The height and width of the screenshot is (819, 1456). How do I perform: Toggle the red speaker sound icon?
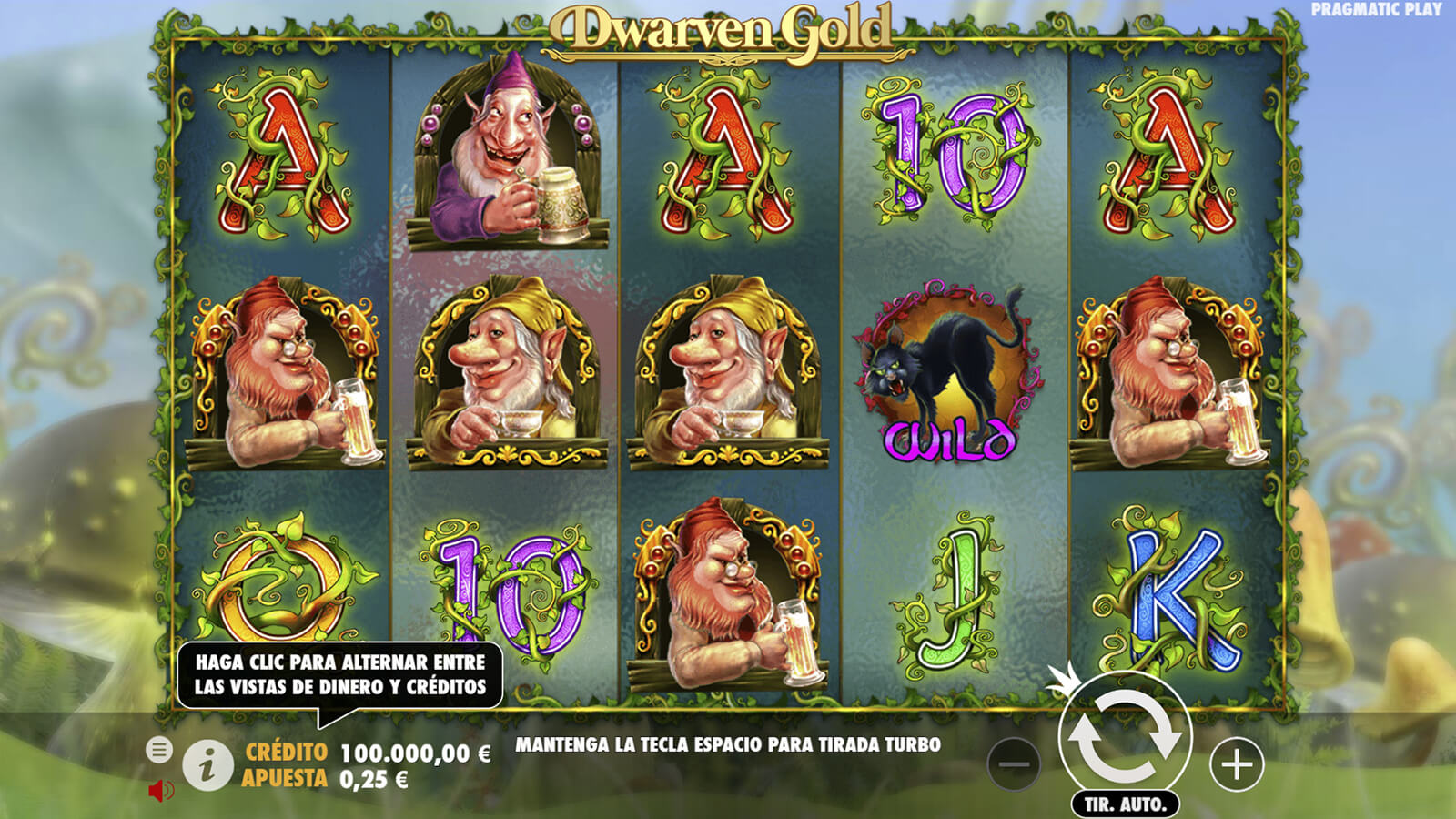tap(160, 790)
